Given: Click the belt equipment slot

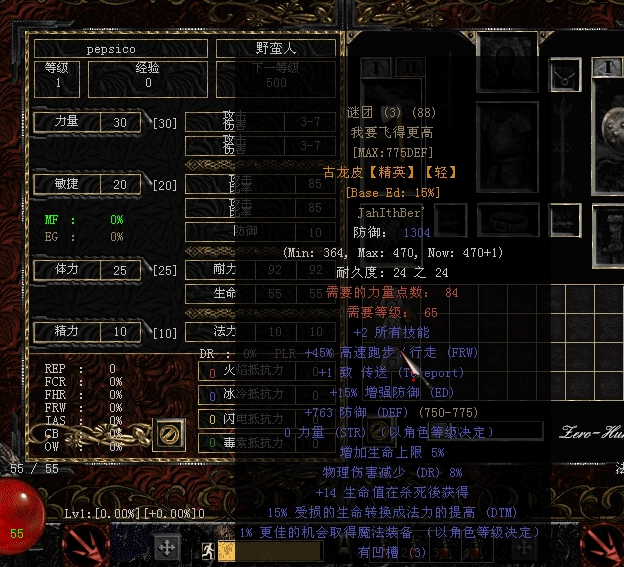Looking at the screenshot, I should click(x=507, y=222).
